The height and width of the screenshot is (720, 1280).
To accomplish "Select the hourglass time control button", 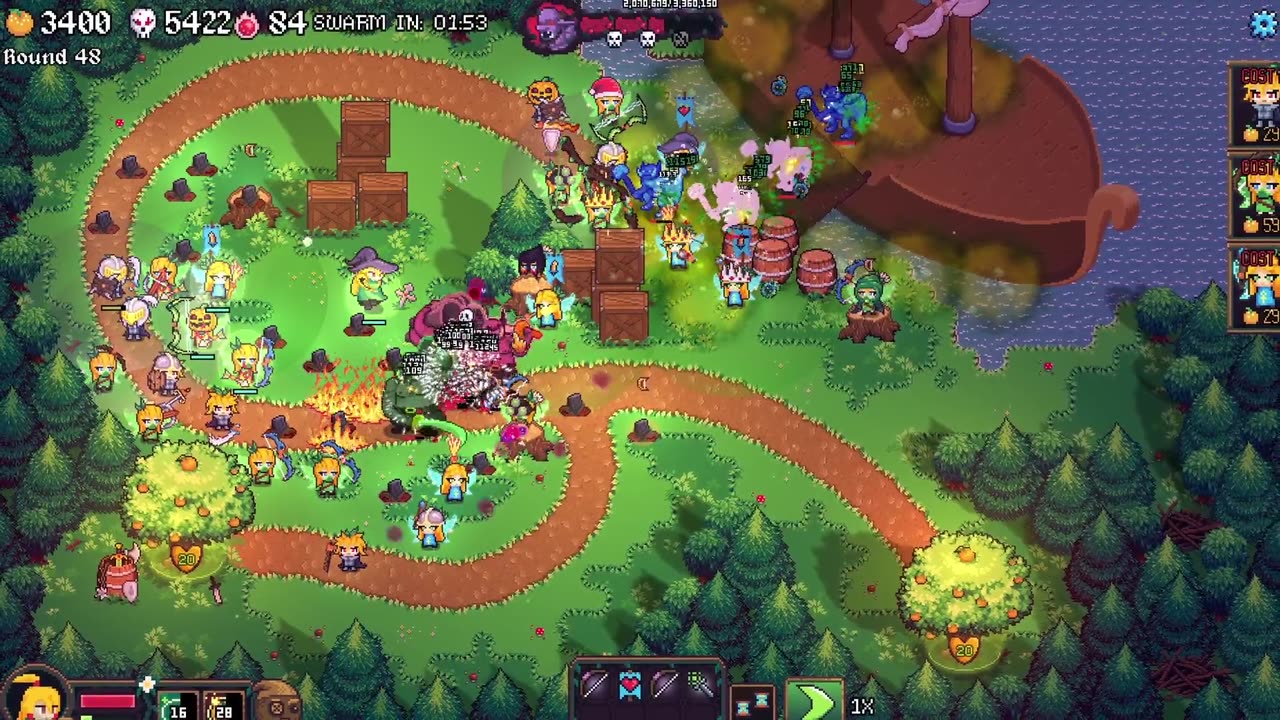I will 752,703.
